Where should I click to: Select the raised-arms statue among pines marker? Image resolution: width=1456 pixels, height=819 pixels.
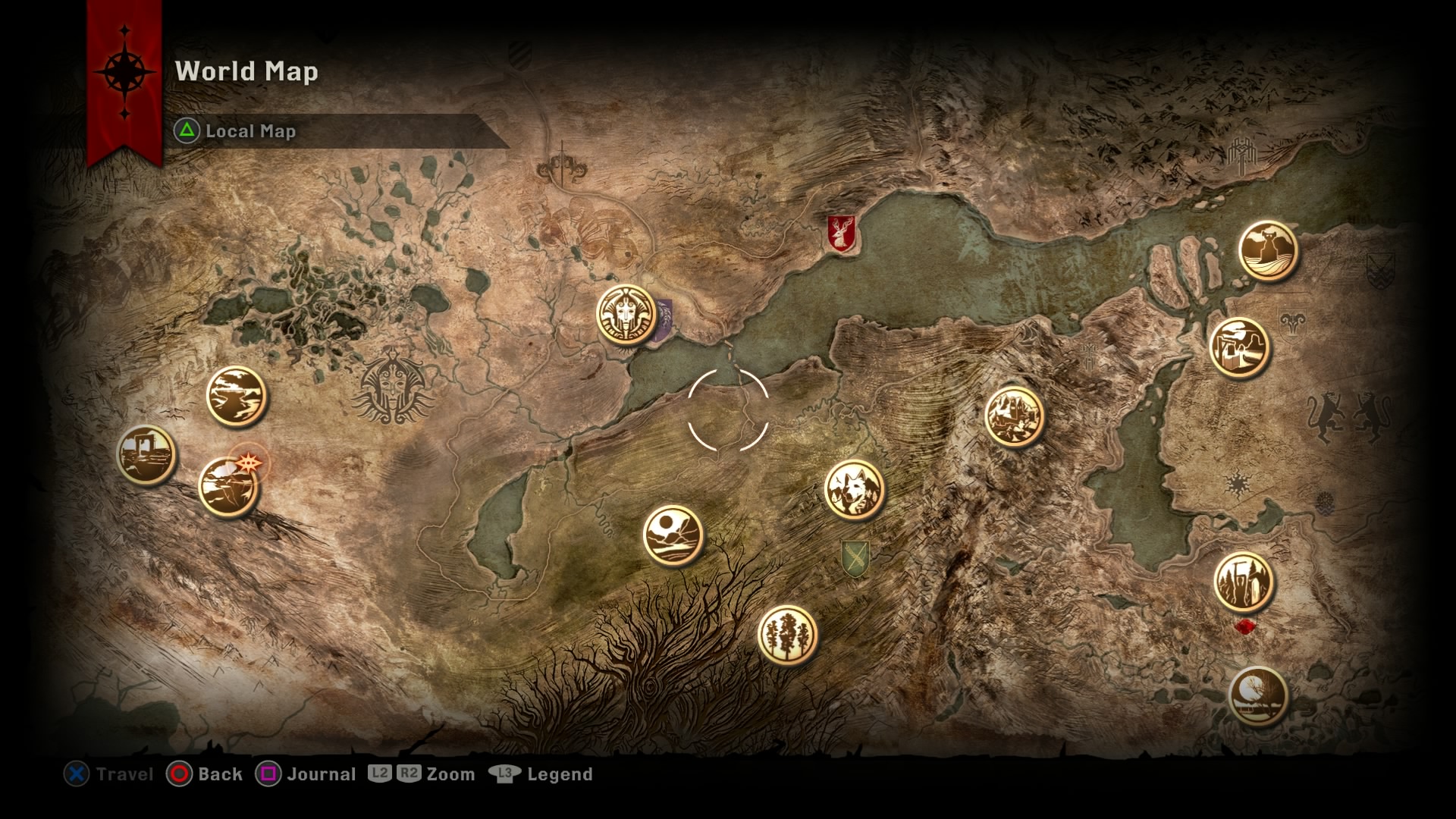point(1244,582)
